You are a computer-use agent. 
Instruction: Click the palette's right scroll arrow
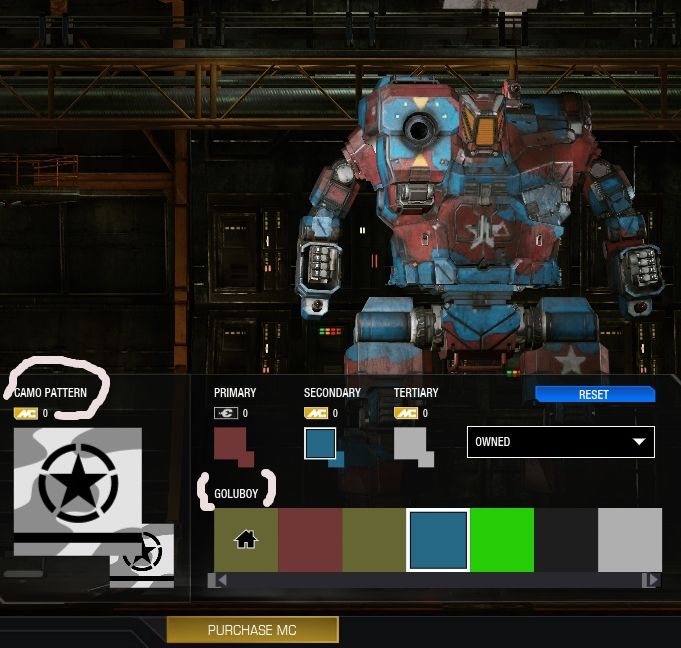tap(652, 580)
